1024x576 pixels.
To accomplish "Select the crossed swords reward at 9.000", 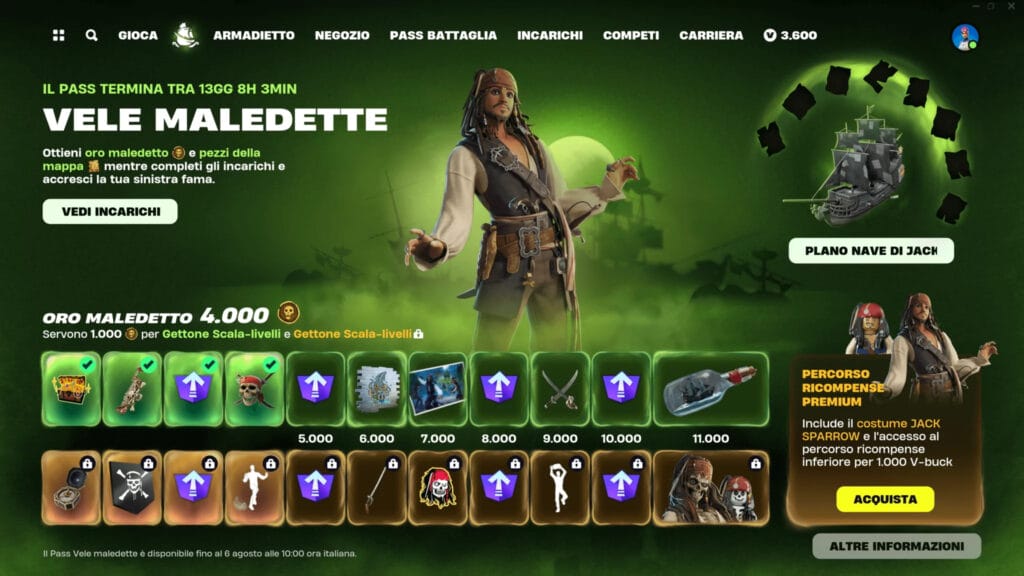I will pyautogui.click(x=560, y=389).
